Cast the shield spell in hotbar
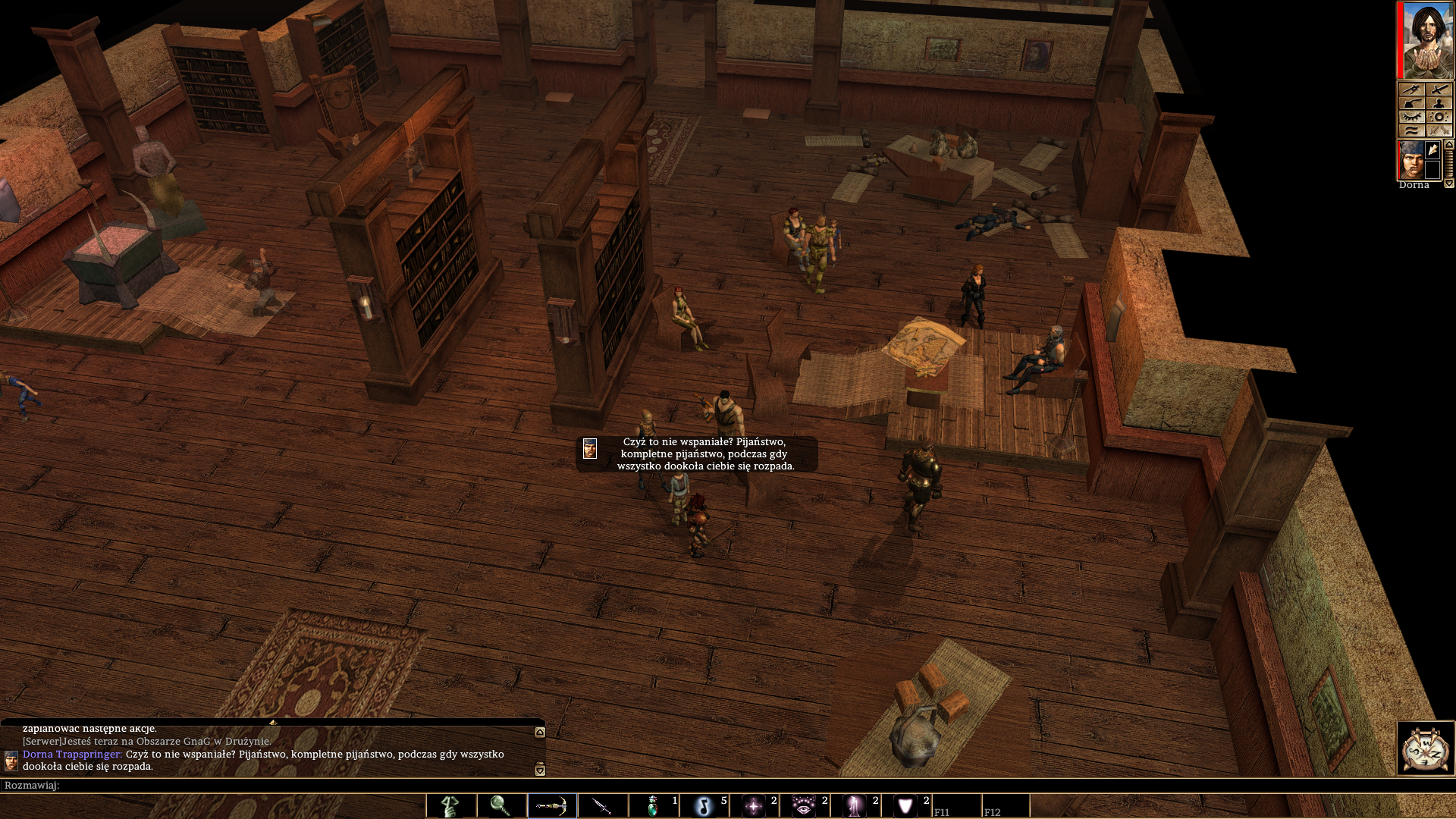 pyautogui.click(x=905, y=805)
